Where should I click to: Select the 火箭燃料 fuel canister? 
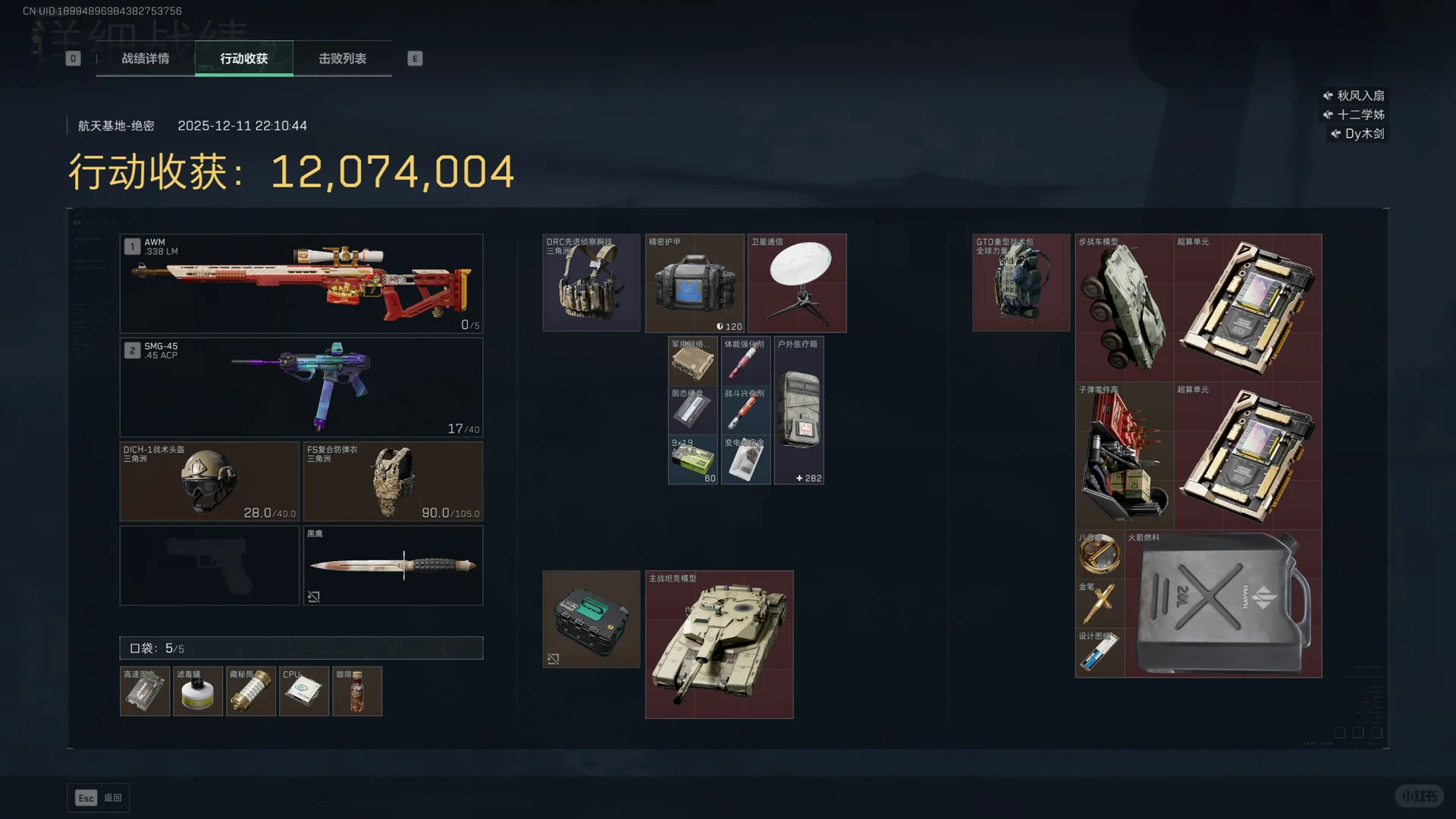click(1222, 604)
